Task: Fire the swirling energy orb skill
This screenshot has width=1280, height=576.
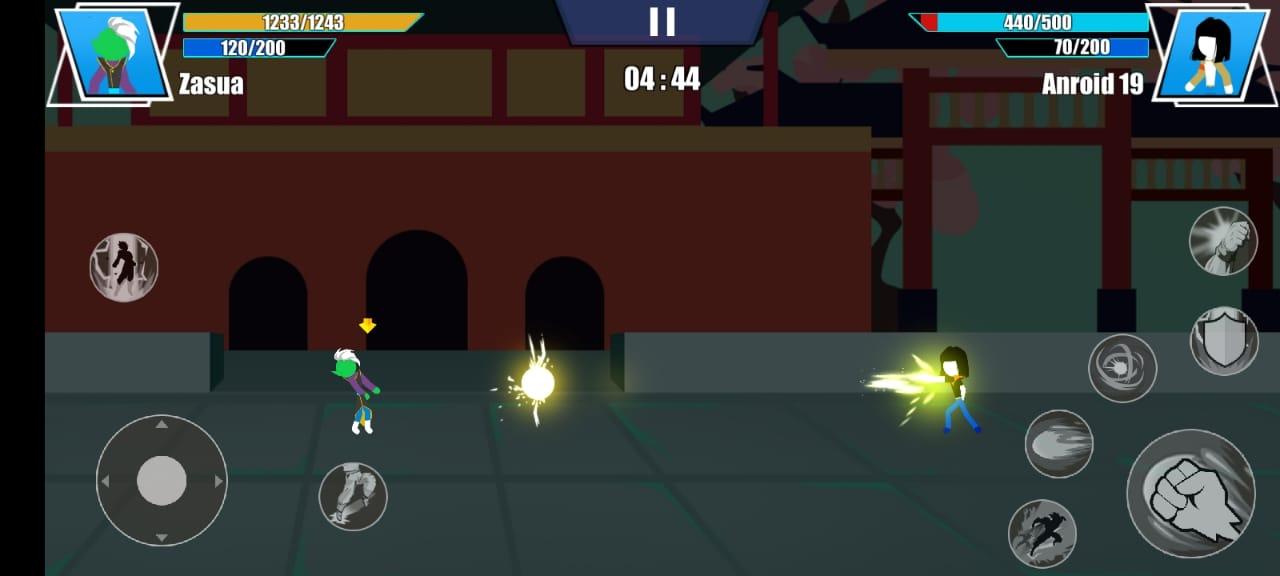Action: [x=1122, y=368]
